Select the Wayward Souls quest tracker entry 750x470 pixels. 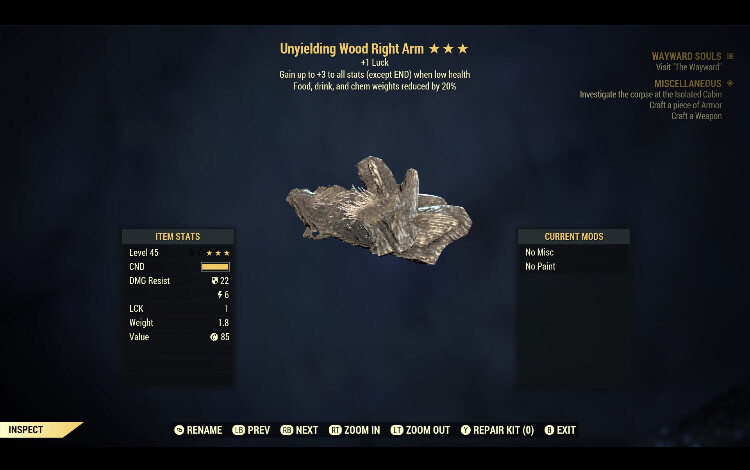tap(686, 56)
